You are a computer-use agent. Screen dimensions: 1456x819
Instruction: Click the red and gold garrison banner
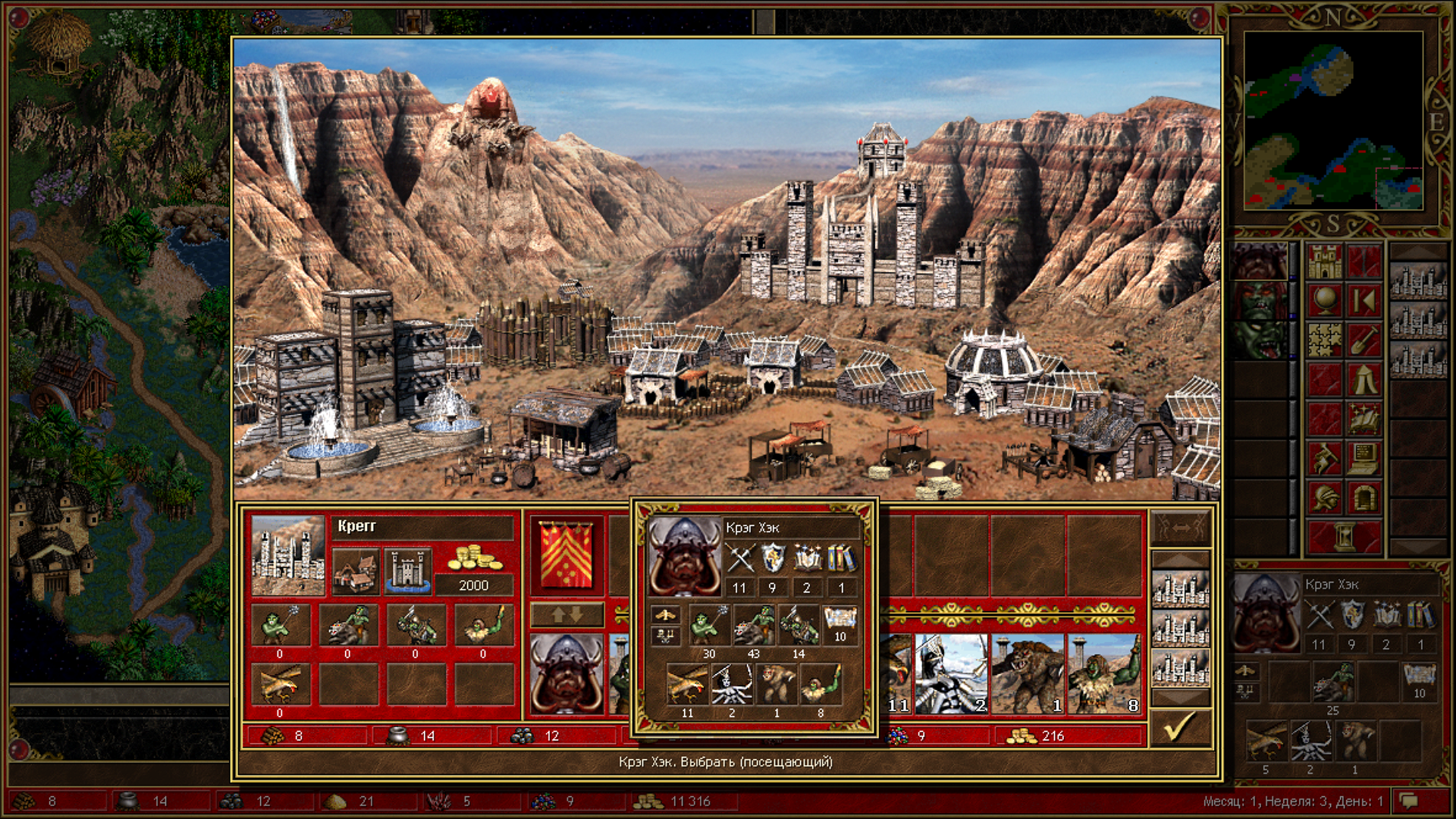[566, 554]
